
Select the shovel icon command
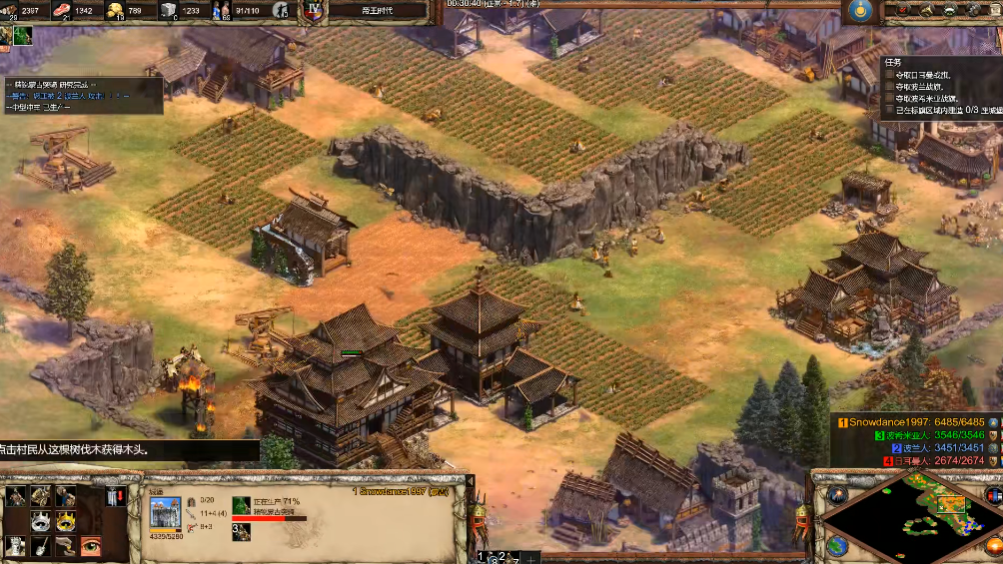pos(41,545)
